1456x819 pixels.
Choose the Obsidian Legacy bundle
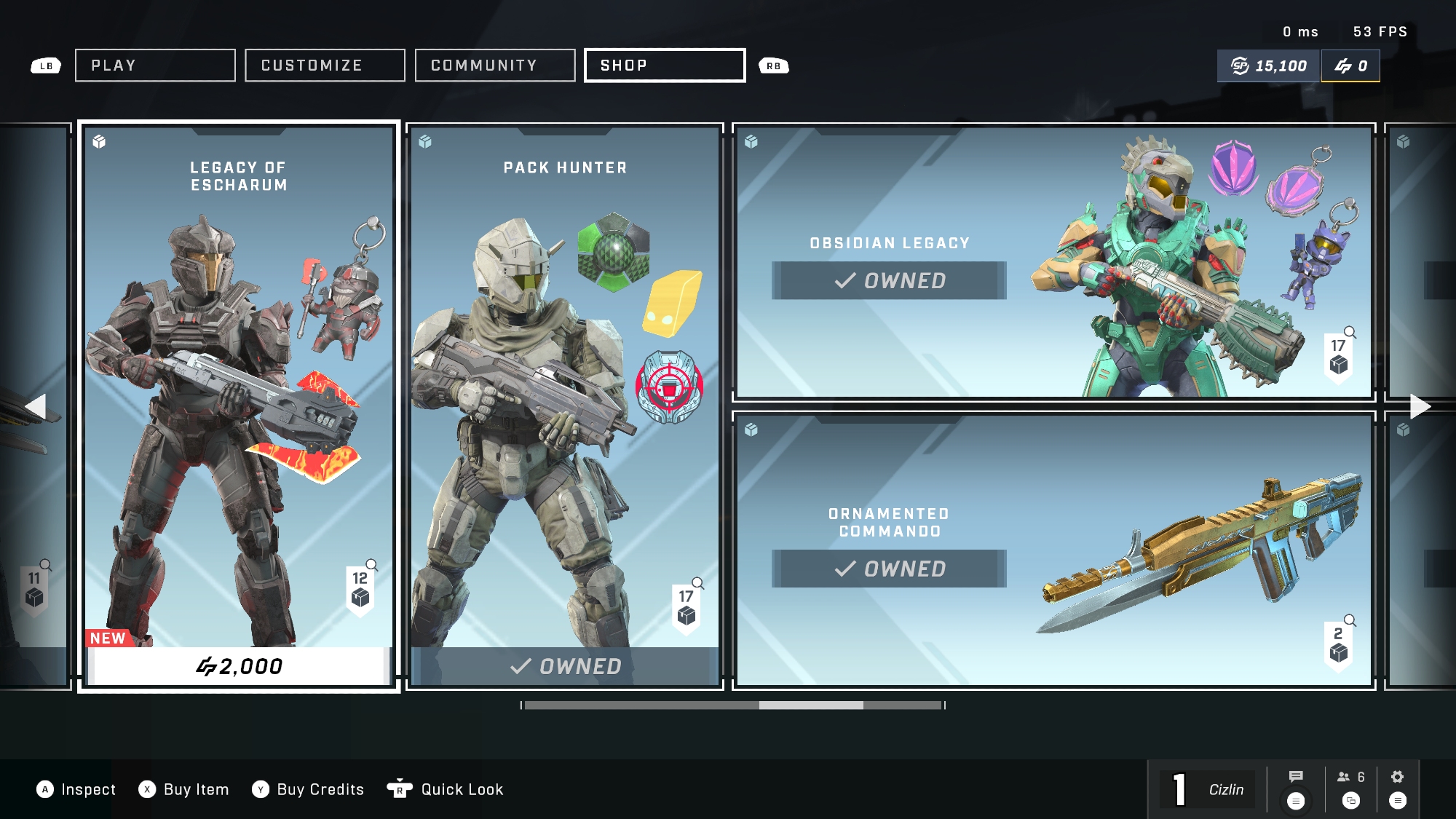point(1053,262)
